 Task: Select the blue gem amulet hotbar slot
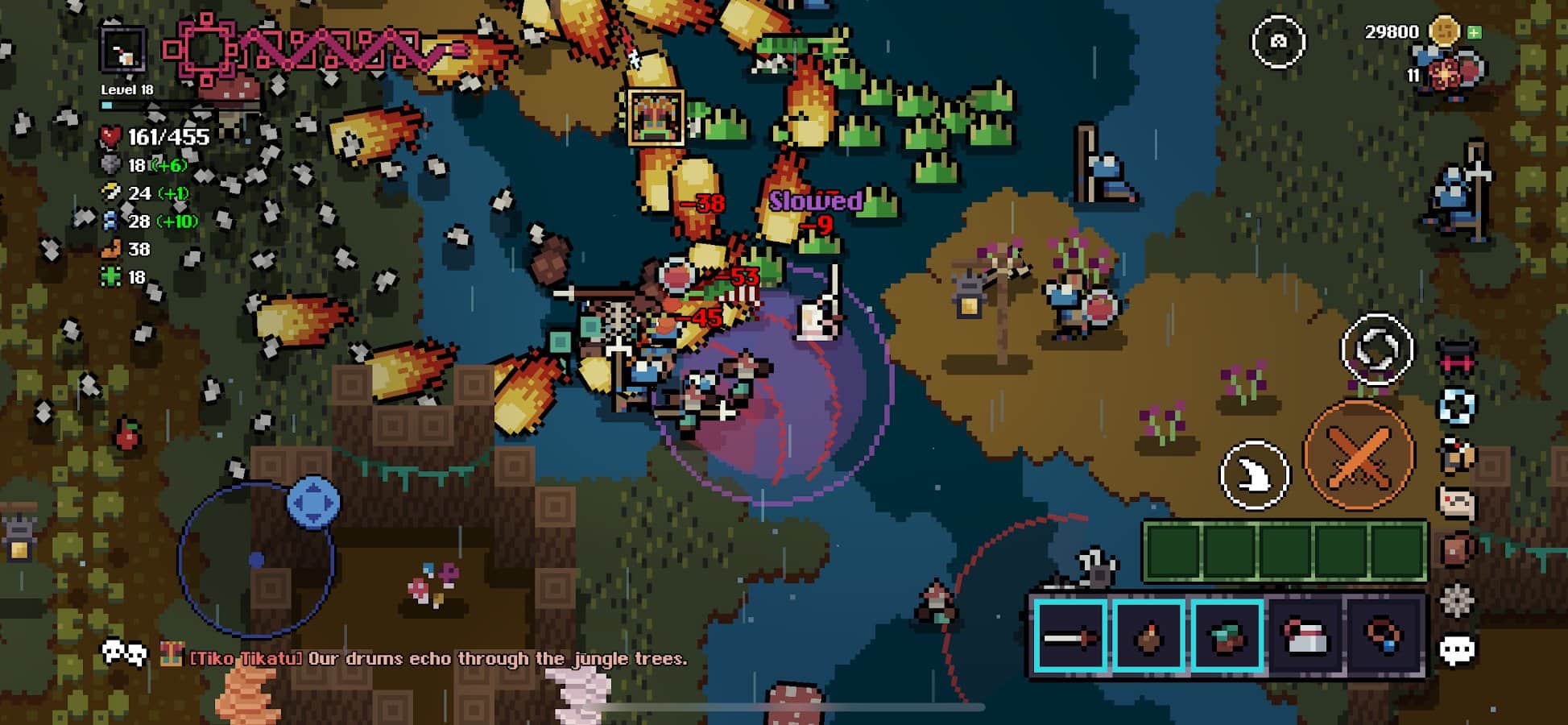click(x=1383, y=636)
